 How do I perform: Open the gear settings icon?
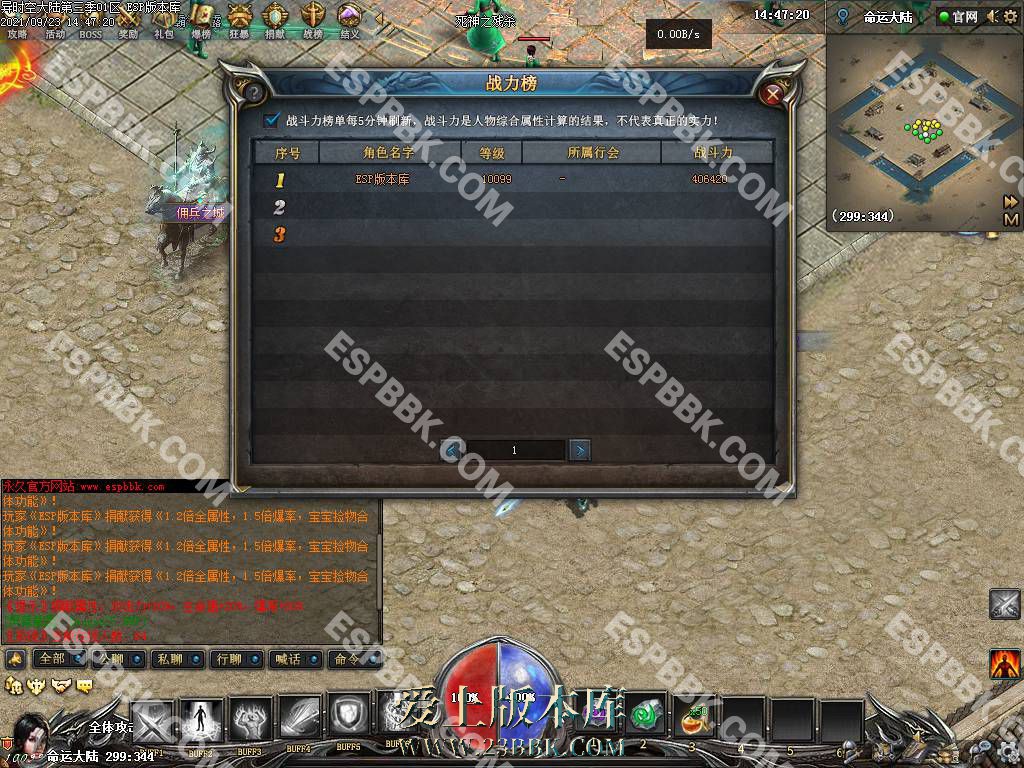click(x=1008, y=16)
